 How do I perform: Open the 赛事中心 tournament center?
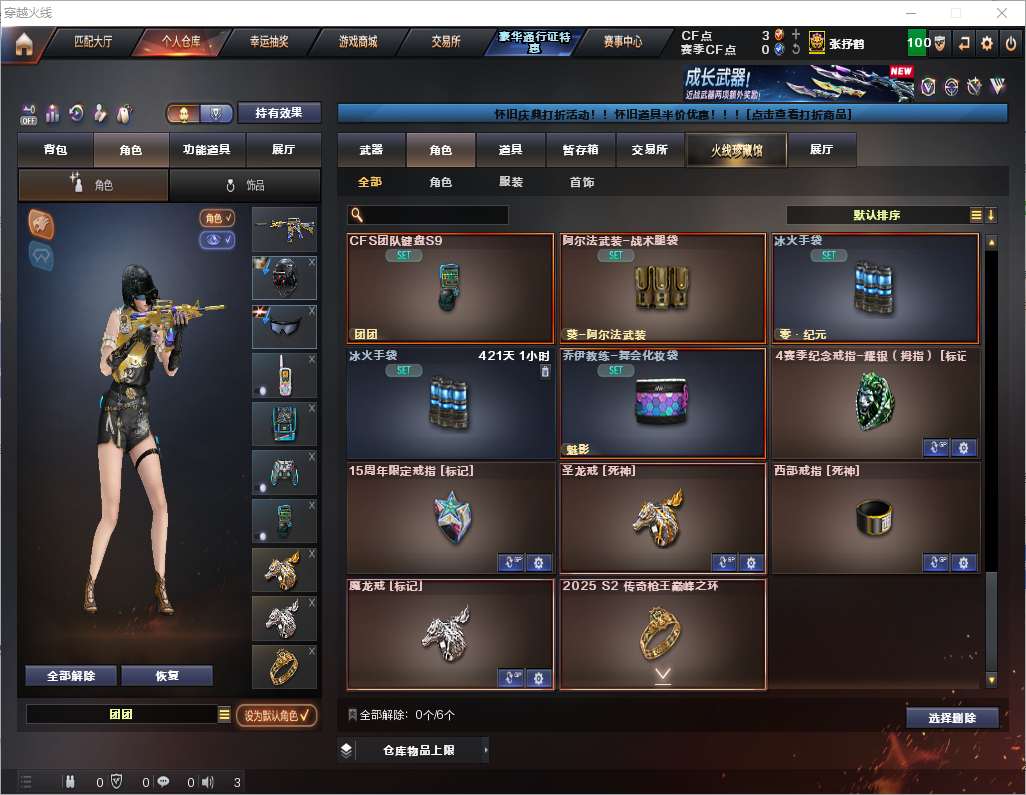click(x=622, y=42)
